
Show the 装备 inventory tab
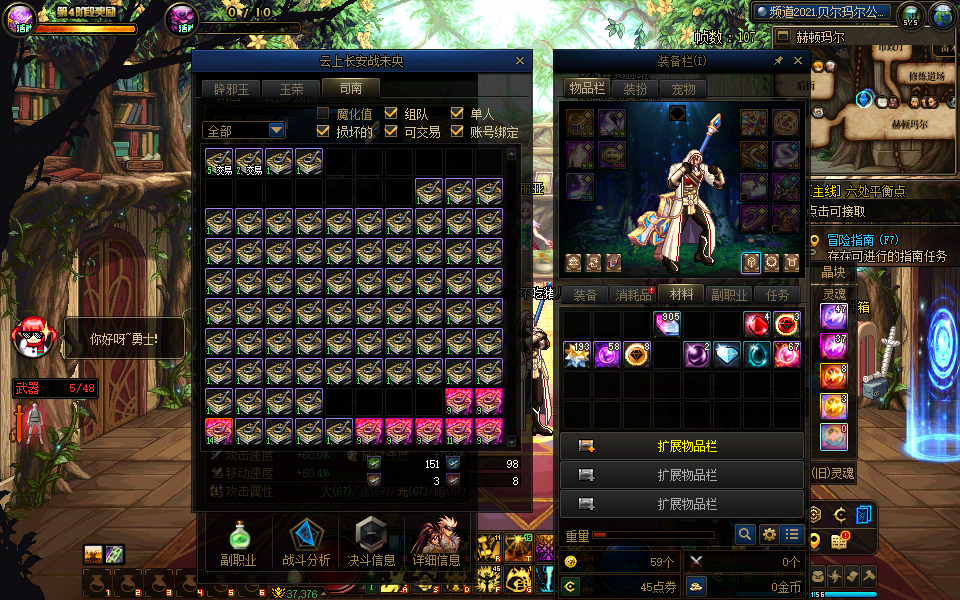[x=584, y=295]
